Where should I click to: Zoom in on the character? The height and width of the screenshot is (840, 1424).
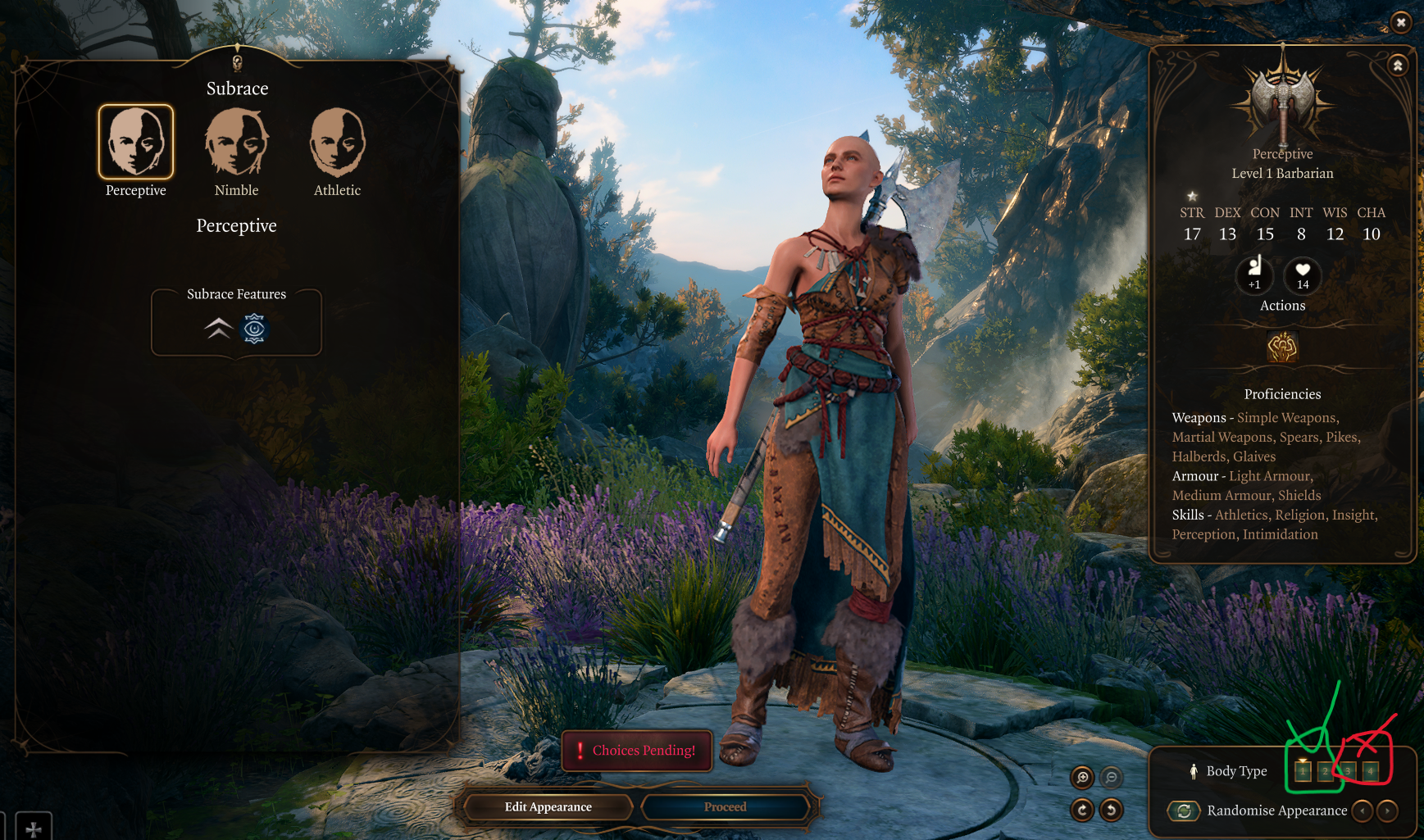click(x=1082, y=777)
